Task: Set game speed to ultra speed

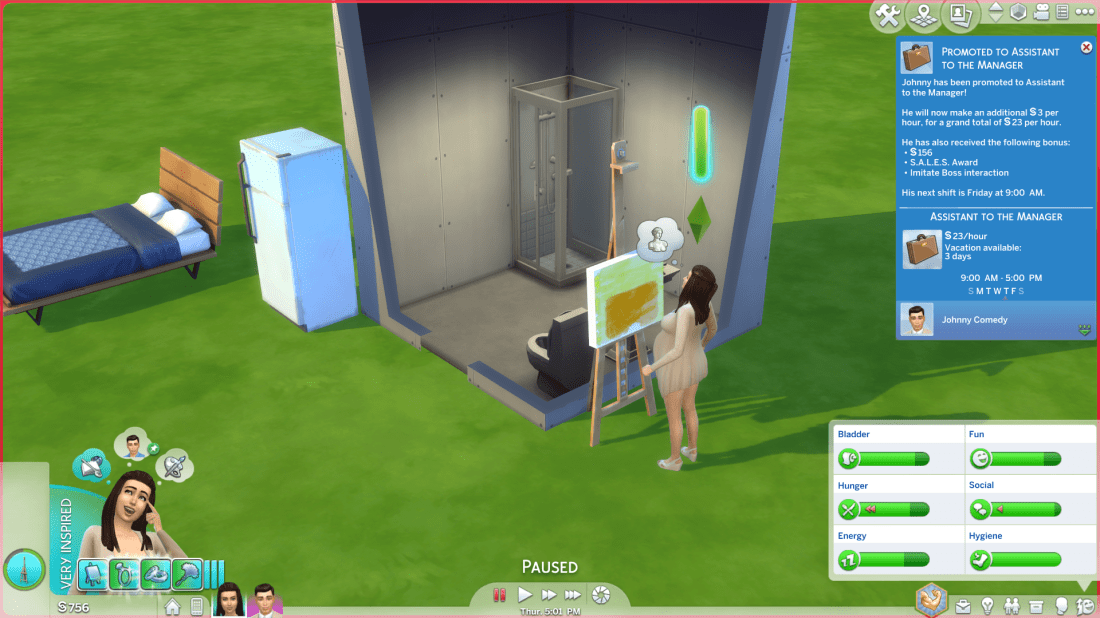Action: (574, 595)
